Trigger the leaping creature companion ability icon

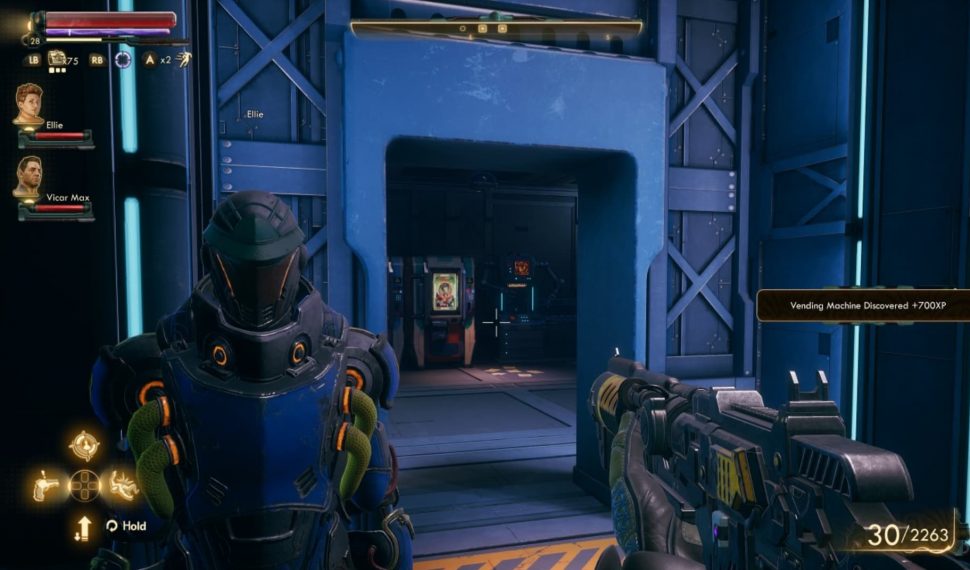(123, 485)
